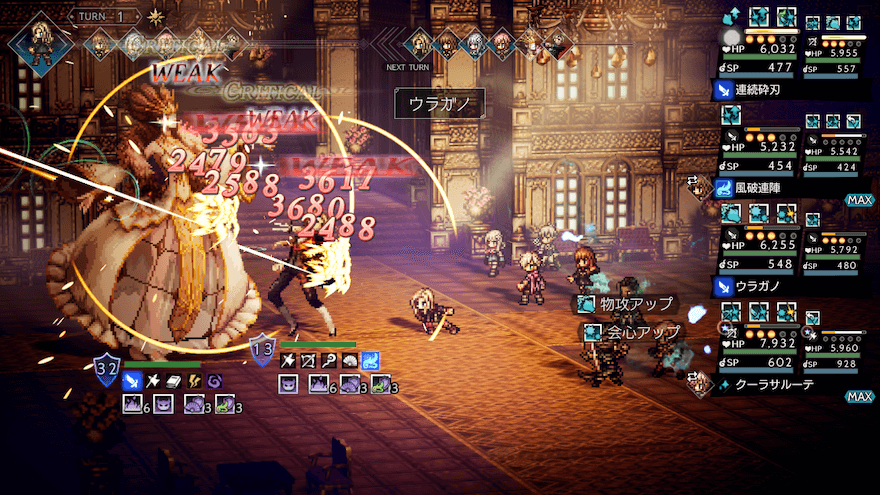The image size is (880, 495).
Task: Click the dark swirl weakness icon
Action: 214,380
